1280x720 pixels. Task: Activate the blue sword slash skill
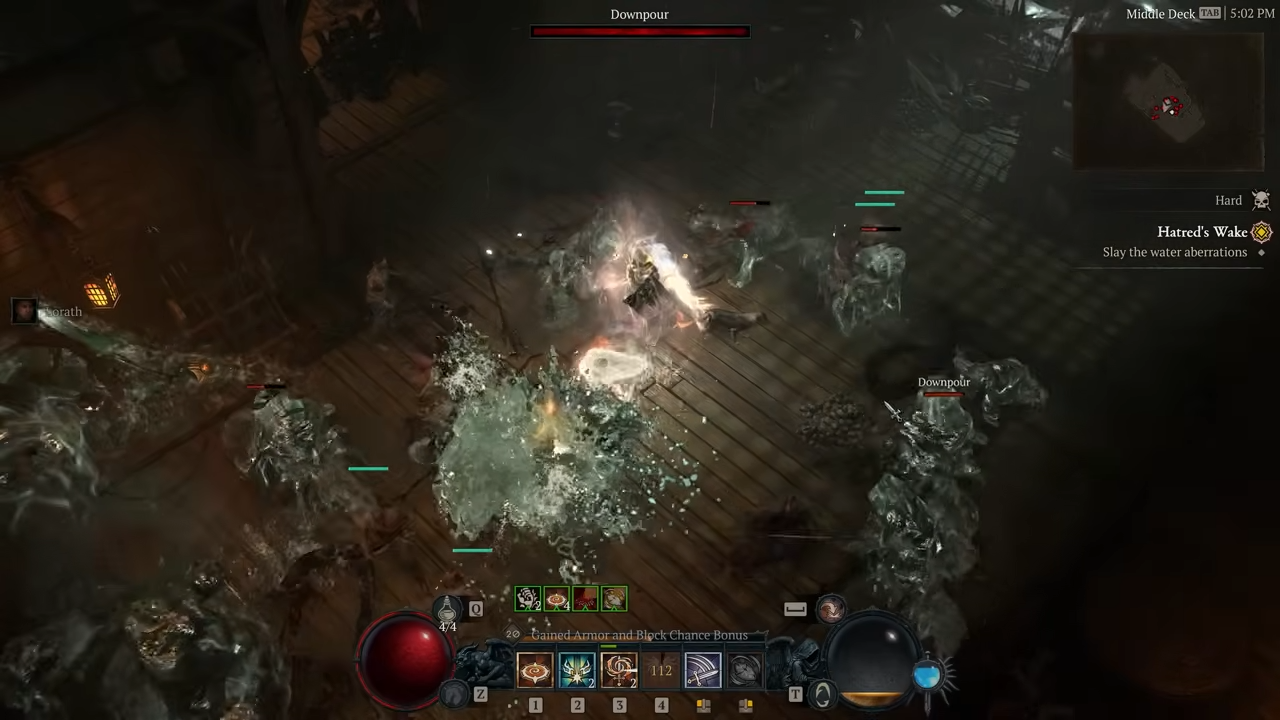pyautogui.click(x=703, y=670)
